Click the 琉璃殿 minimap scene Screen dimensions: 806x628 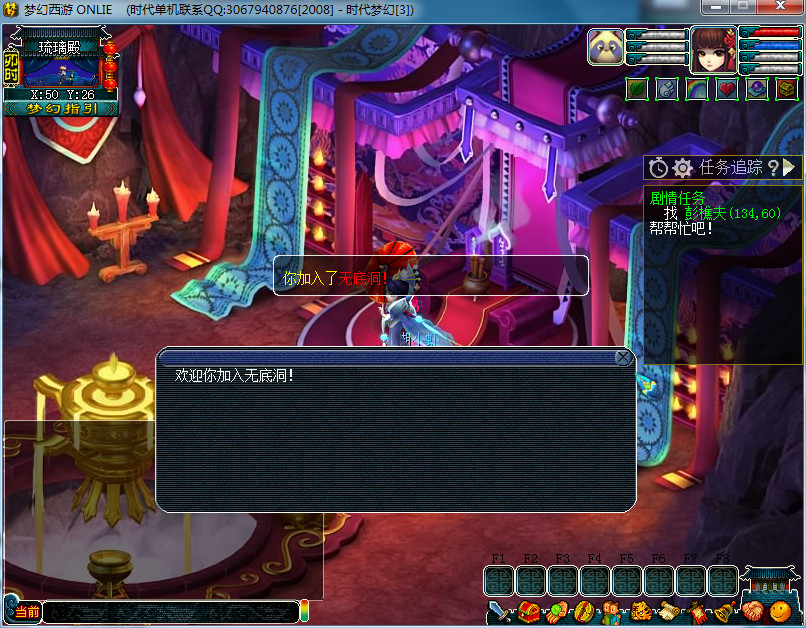[61, 70]
